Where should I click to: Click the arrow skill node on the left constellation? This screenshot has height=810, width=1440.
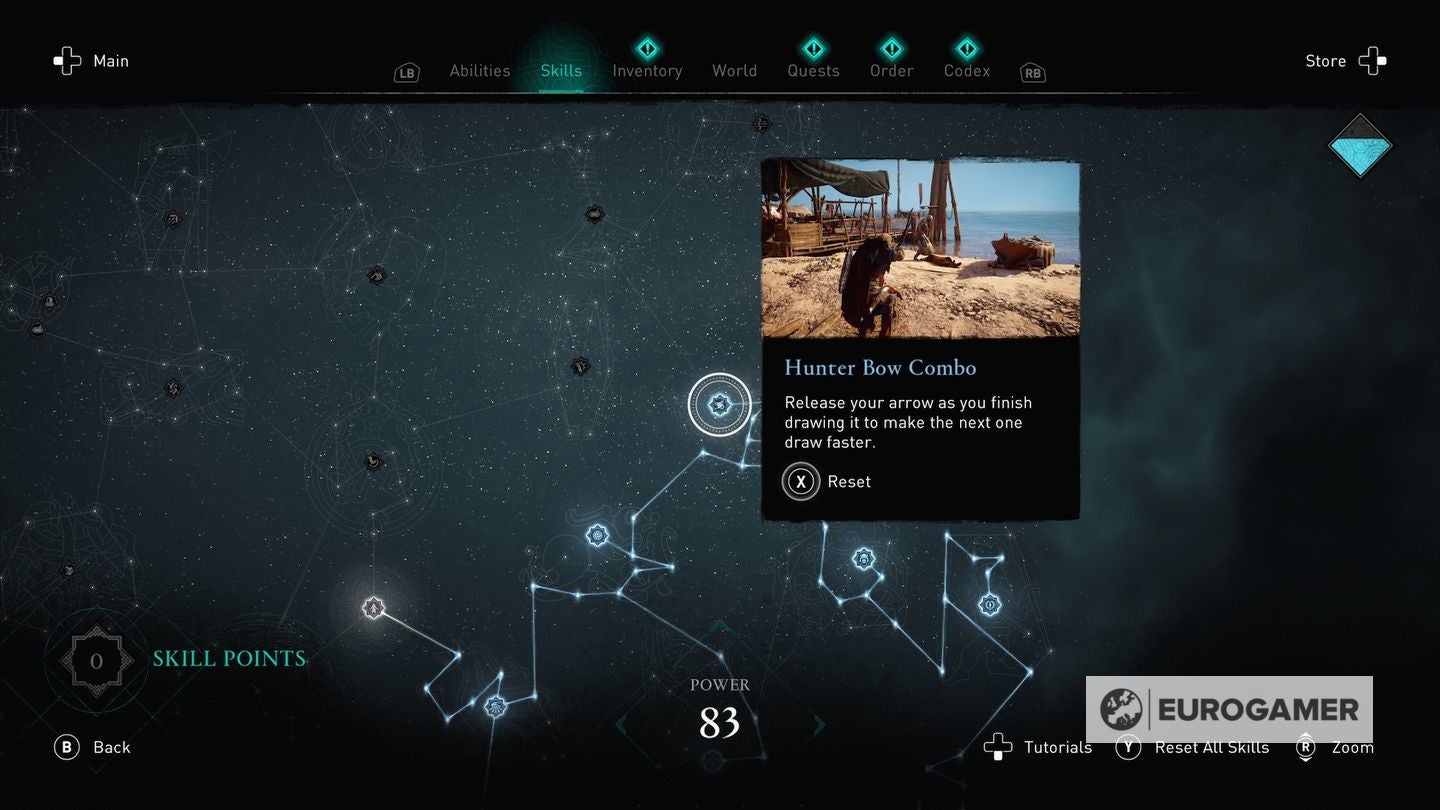pos(372,607)
